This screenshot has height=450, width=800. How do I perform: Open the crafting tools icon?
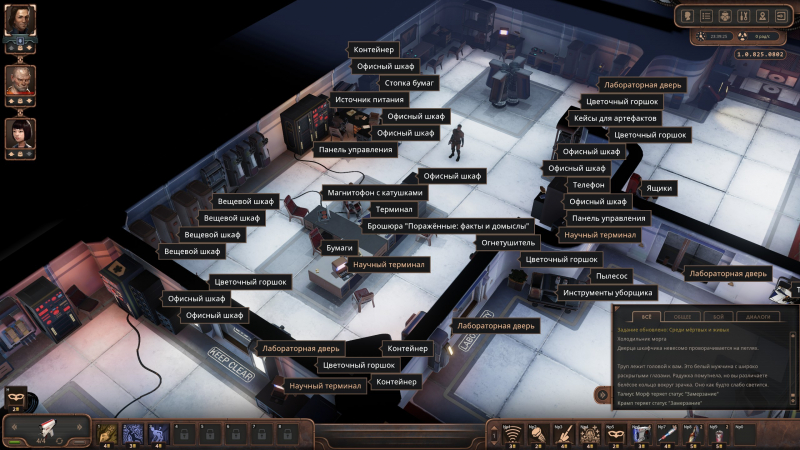(743, 16)
